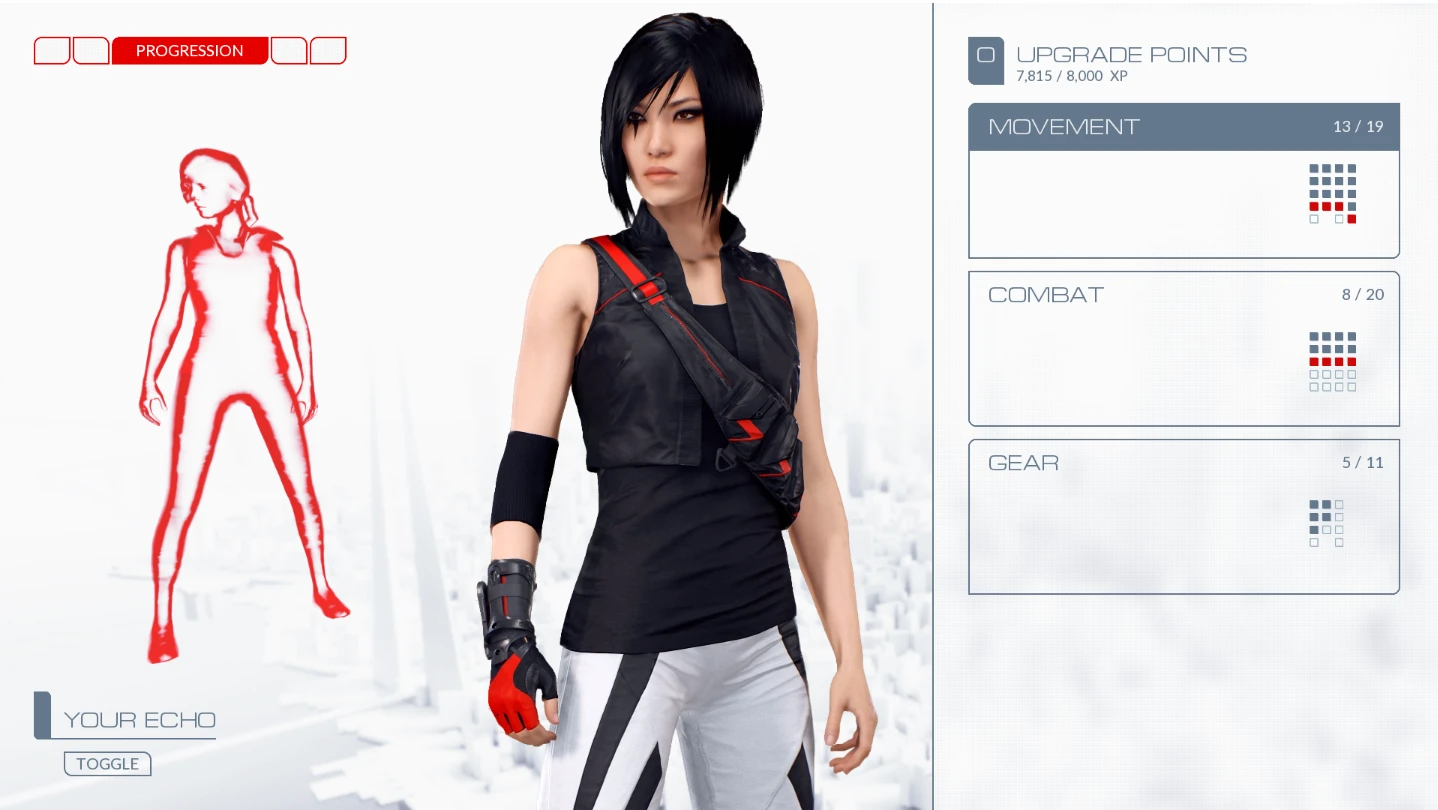
Task: Toggle the echo display with TOGGLE
Action: click(107, 763)
